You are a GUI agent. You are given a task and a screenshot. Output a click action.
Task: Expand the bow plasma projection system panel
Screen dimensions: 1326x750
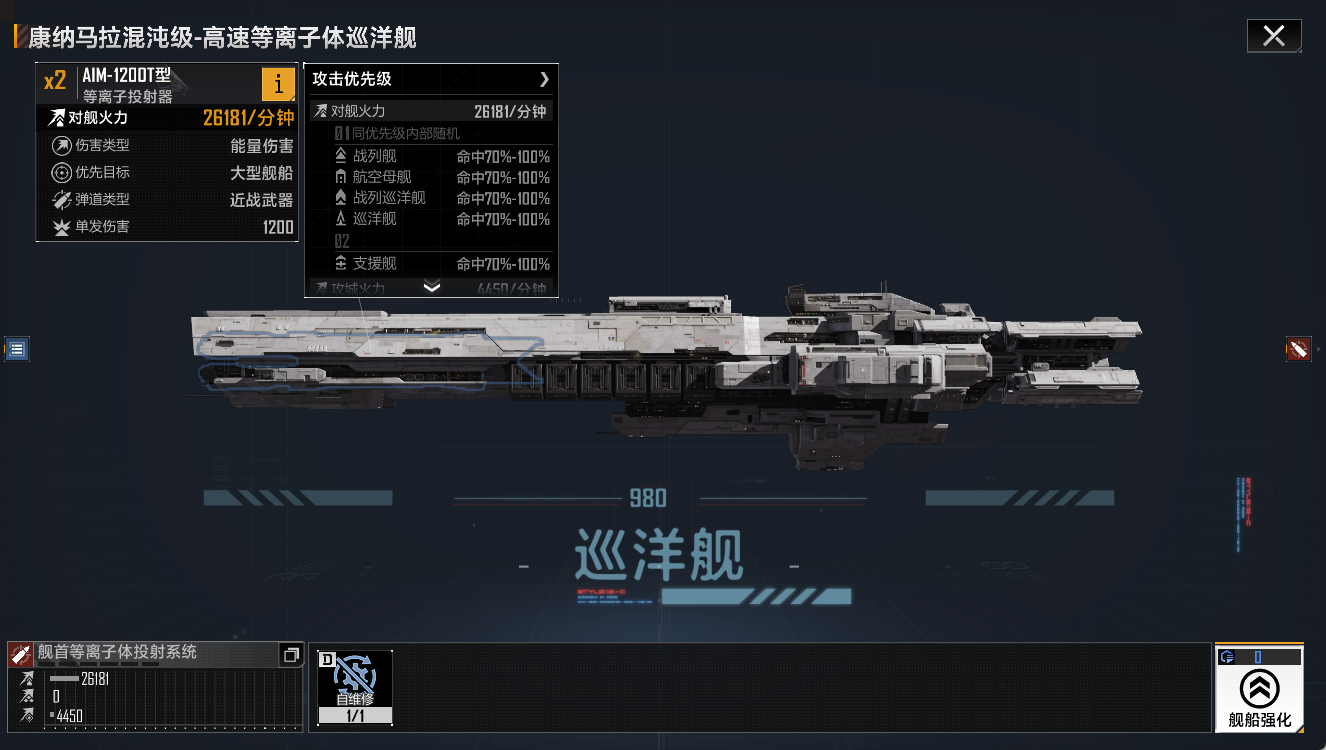click(x=291, y=655)
